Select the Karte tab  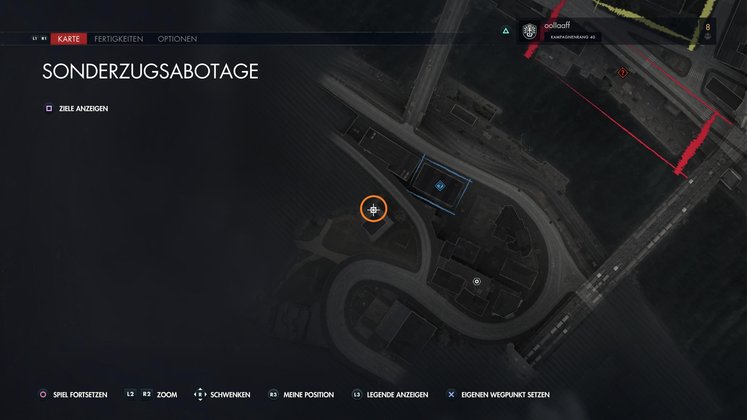(x=69, y=39)
